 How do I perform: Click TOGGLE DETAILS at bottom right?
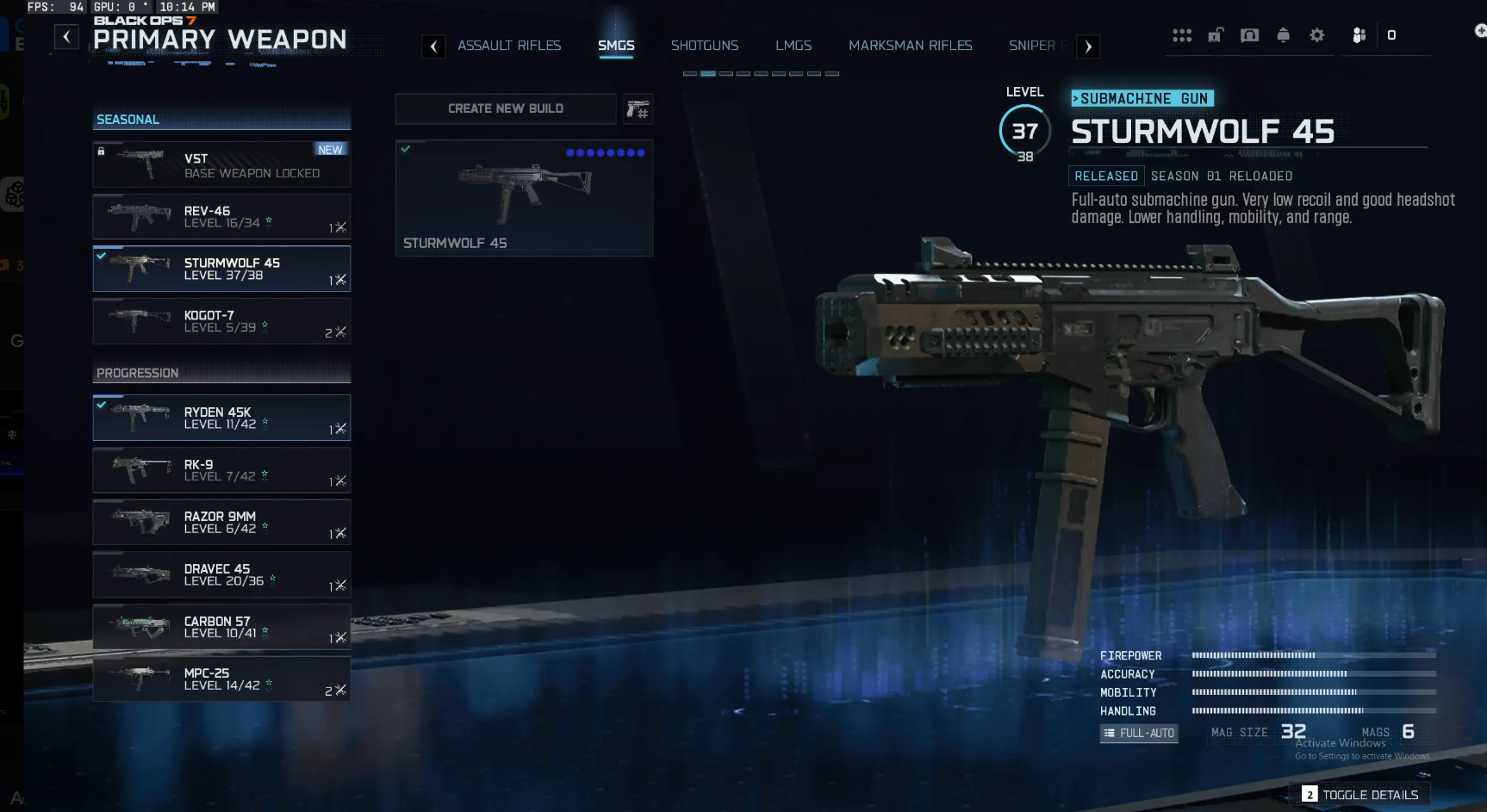click(1369, 794)
